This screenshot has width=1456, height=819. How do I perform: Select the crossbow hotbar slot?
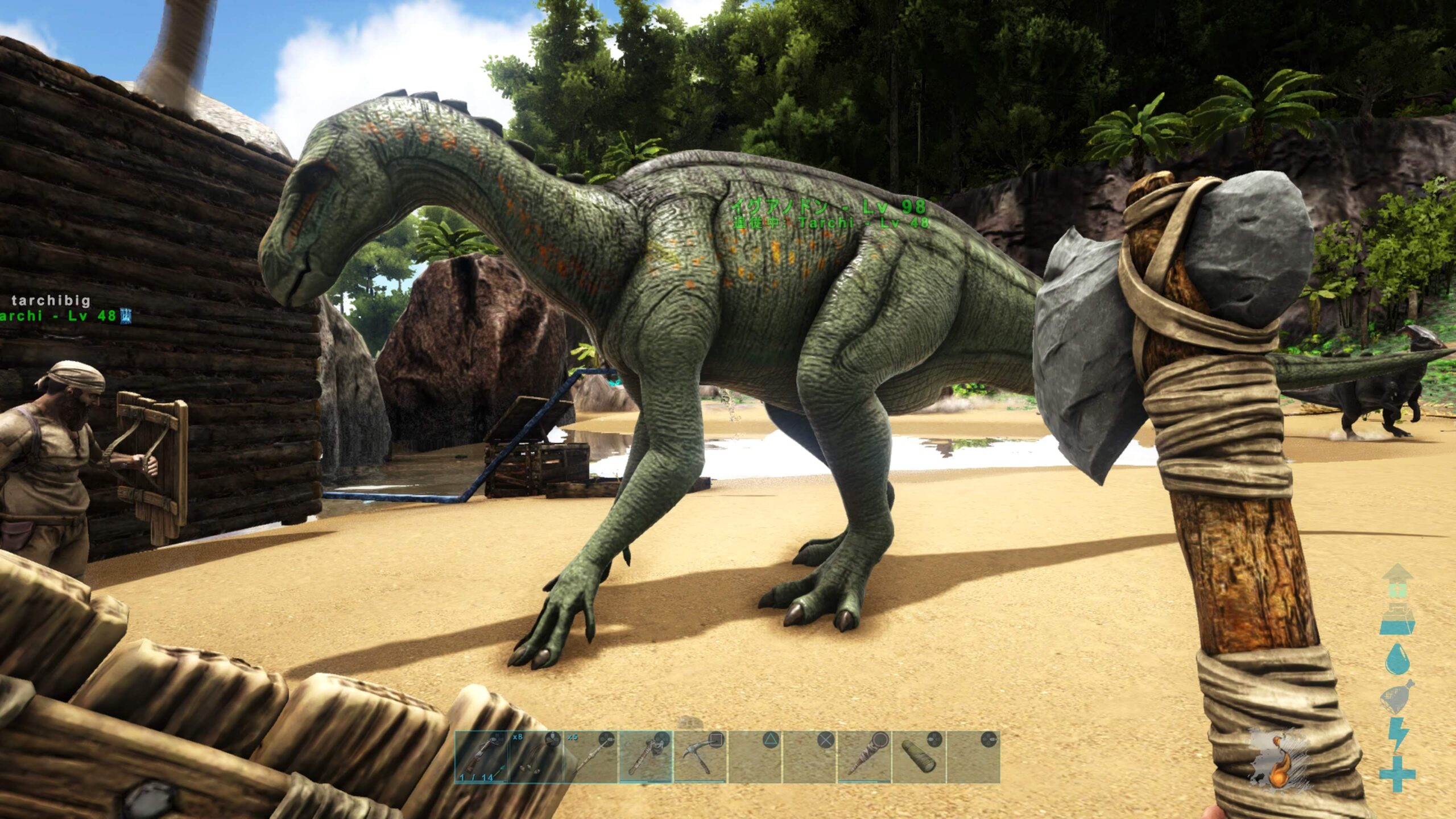[x=482, y=757]
